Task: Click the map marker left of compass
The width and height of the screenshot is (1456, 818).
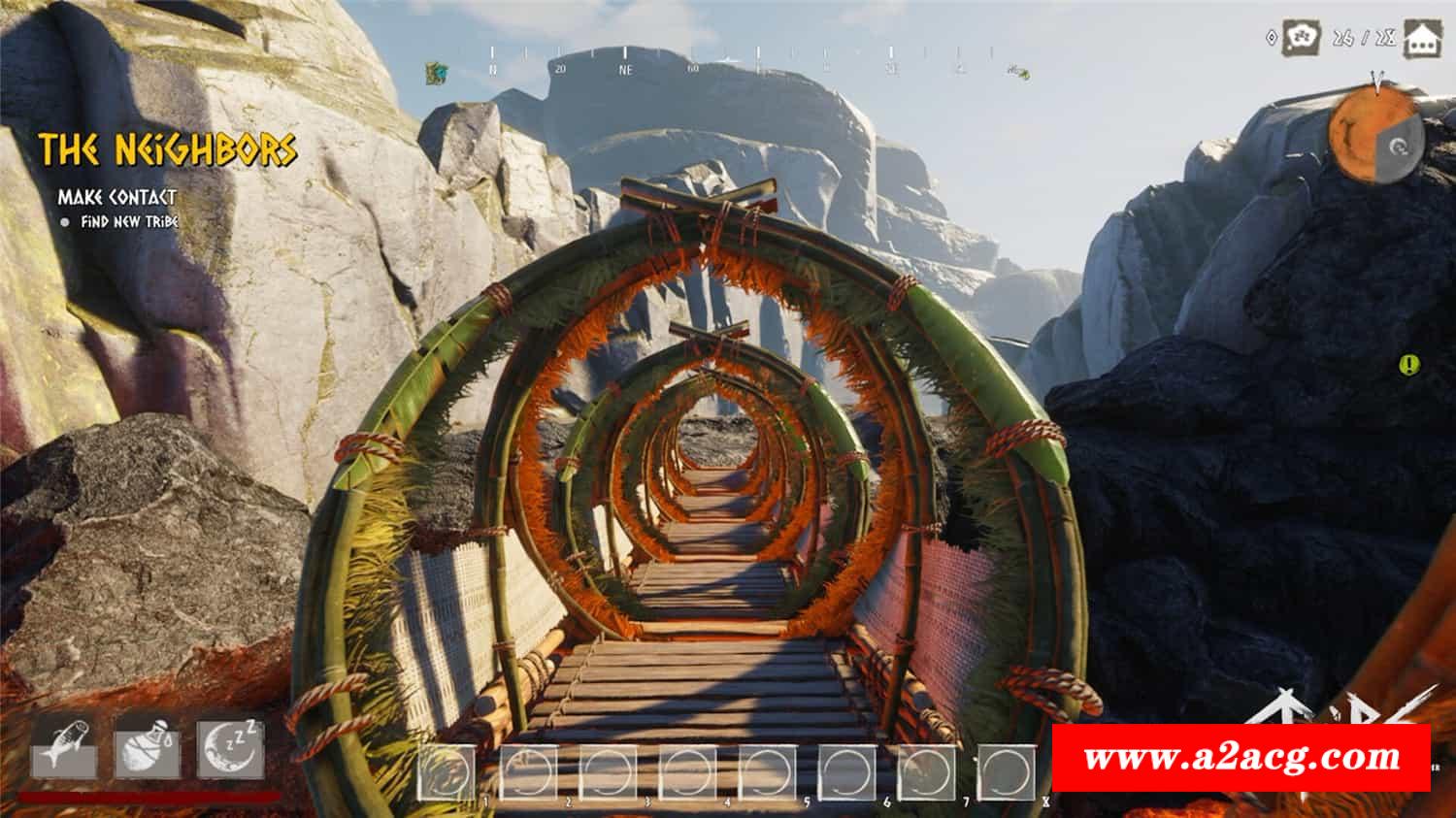Action: click(x=437, y=72)
